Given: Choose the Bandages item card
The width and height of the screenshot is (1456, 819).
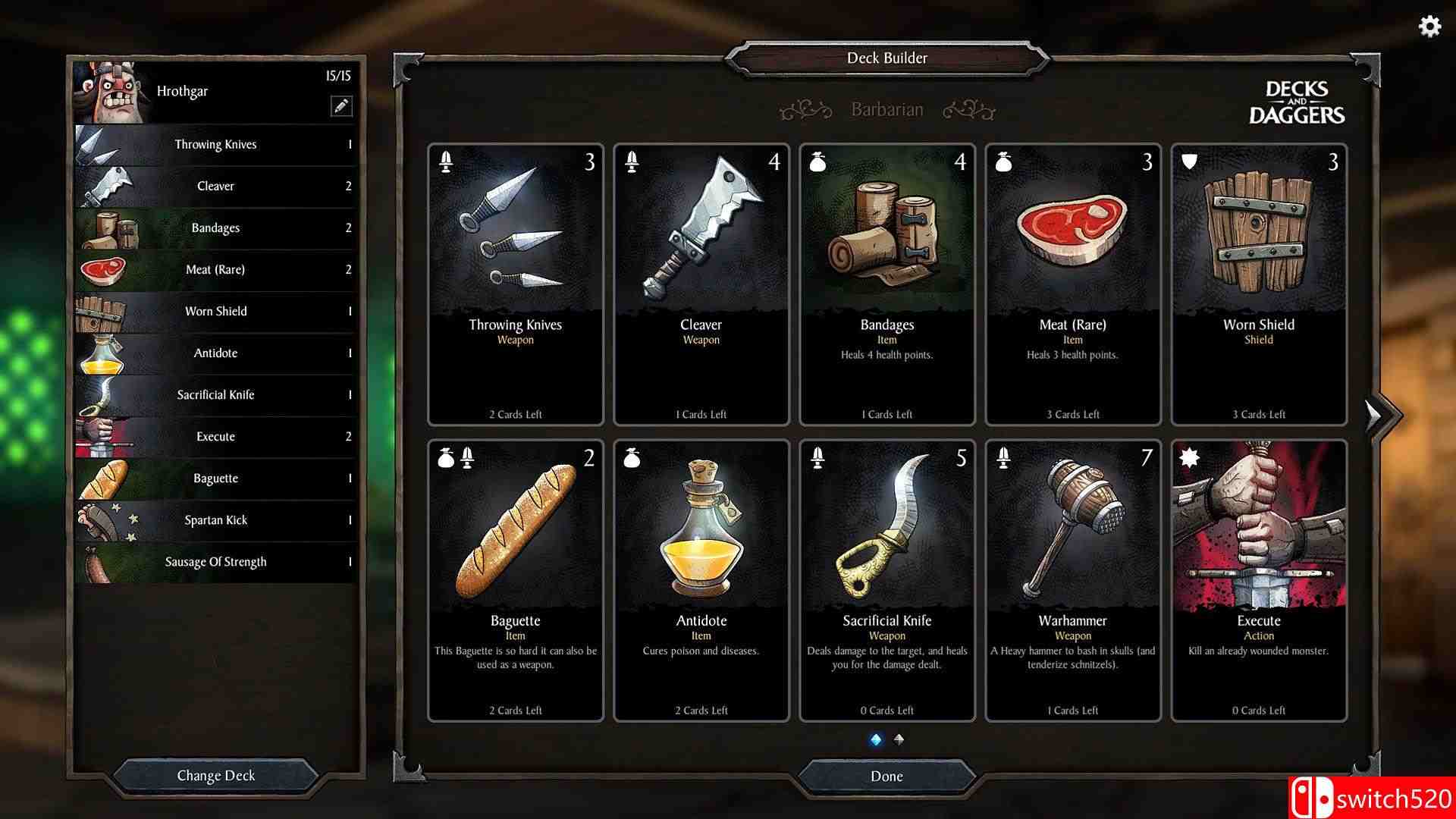Looking at the screenshot, I should point(886,284).
